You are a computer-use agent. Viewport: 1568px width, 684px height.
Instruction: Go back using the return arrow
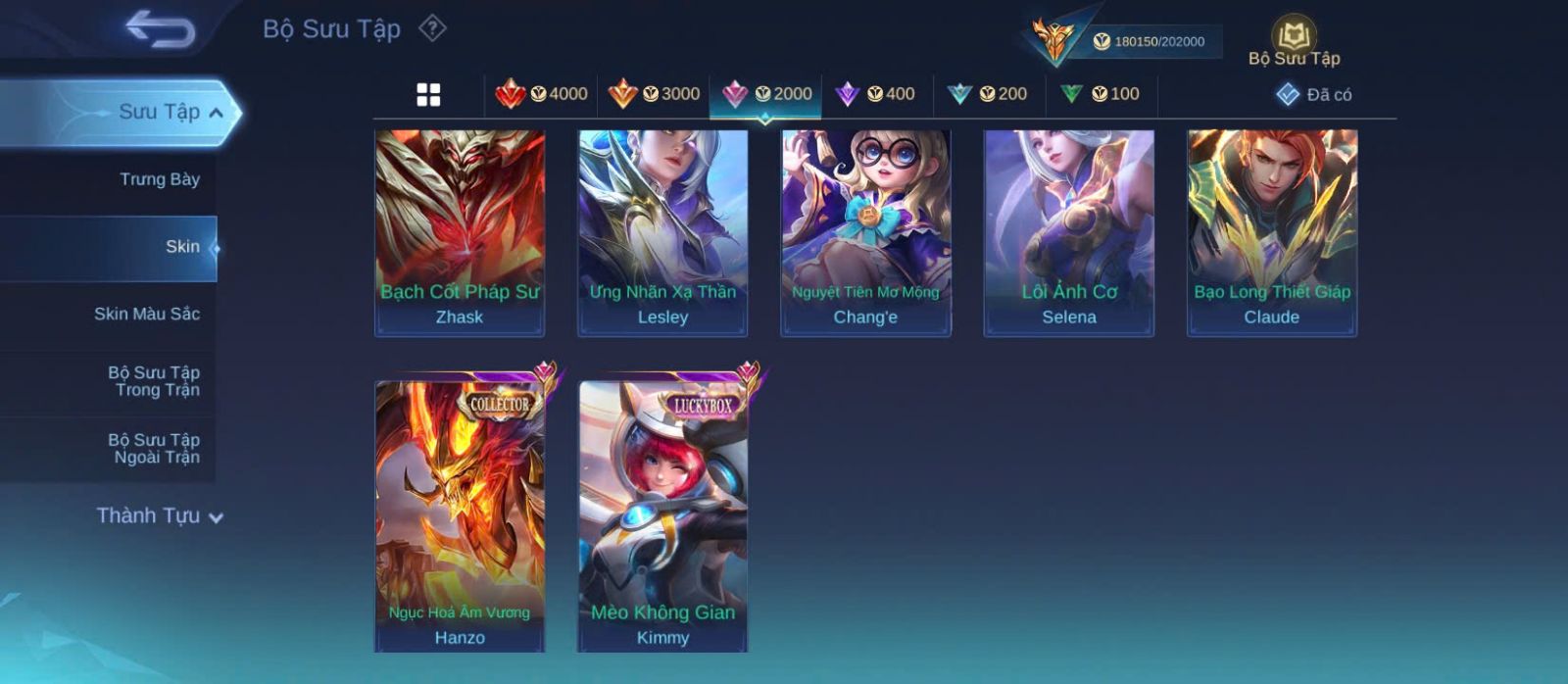pos(160,29)
